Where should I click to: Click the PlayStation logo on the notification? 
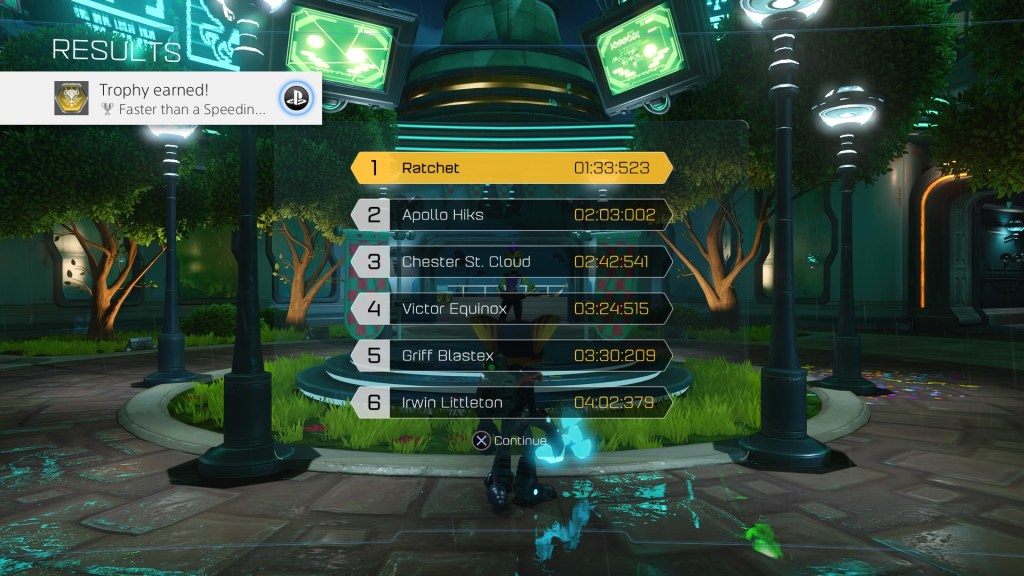295,98
